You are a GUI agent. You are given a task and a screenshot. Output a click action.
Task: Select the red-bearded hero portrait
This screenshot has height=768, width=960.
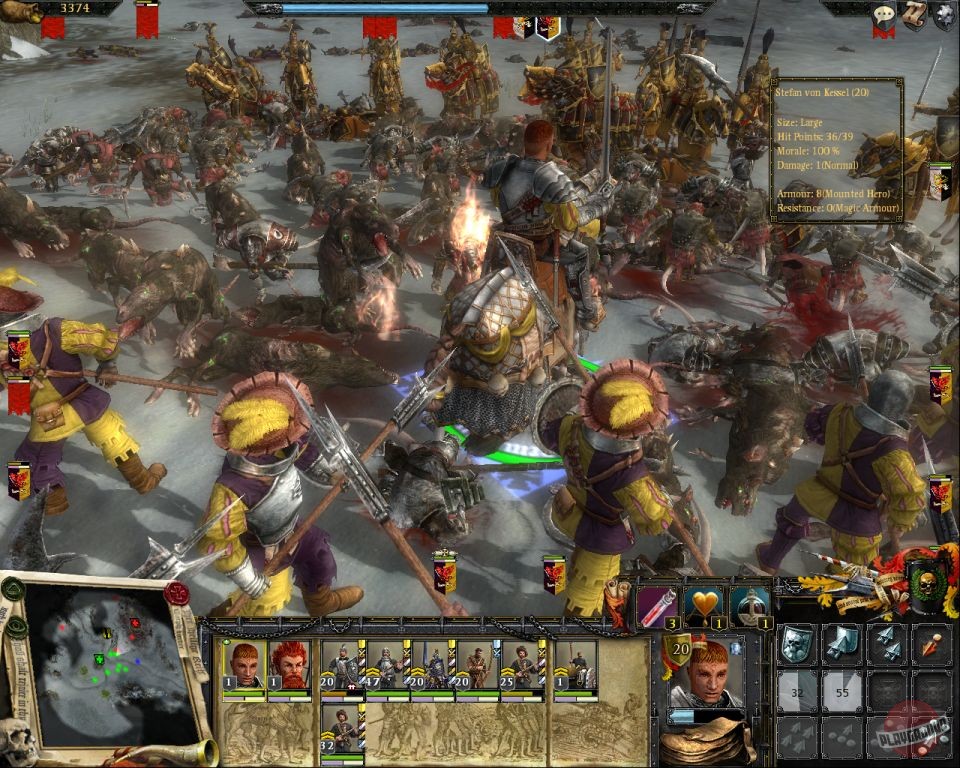[x=288, y=667]
